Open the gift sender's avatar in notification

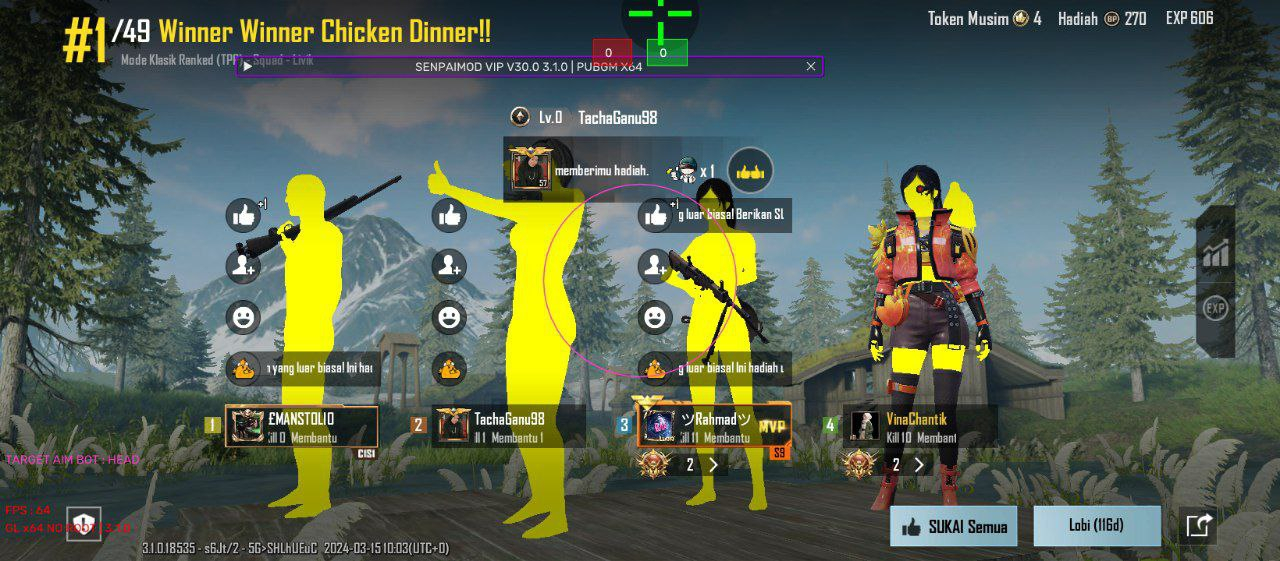point(529,171)
